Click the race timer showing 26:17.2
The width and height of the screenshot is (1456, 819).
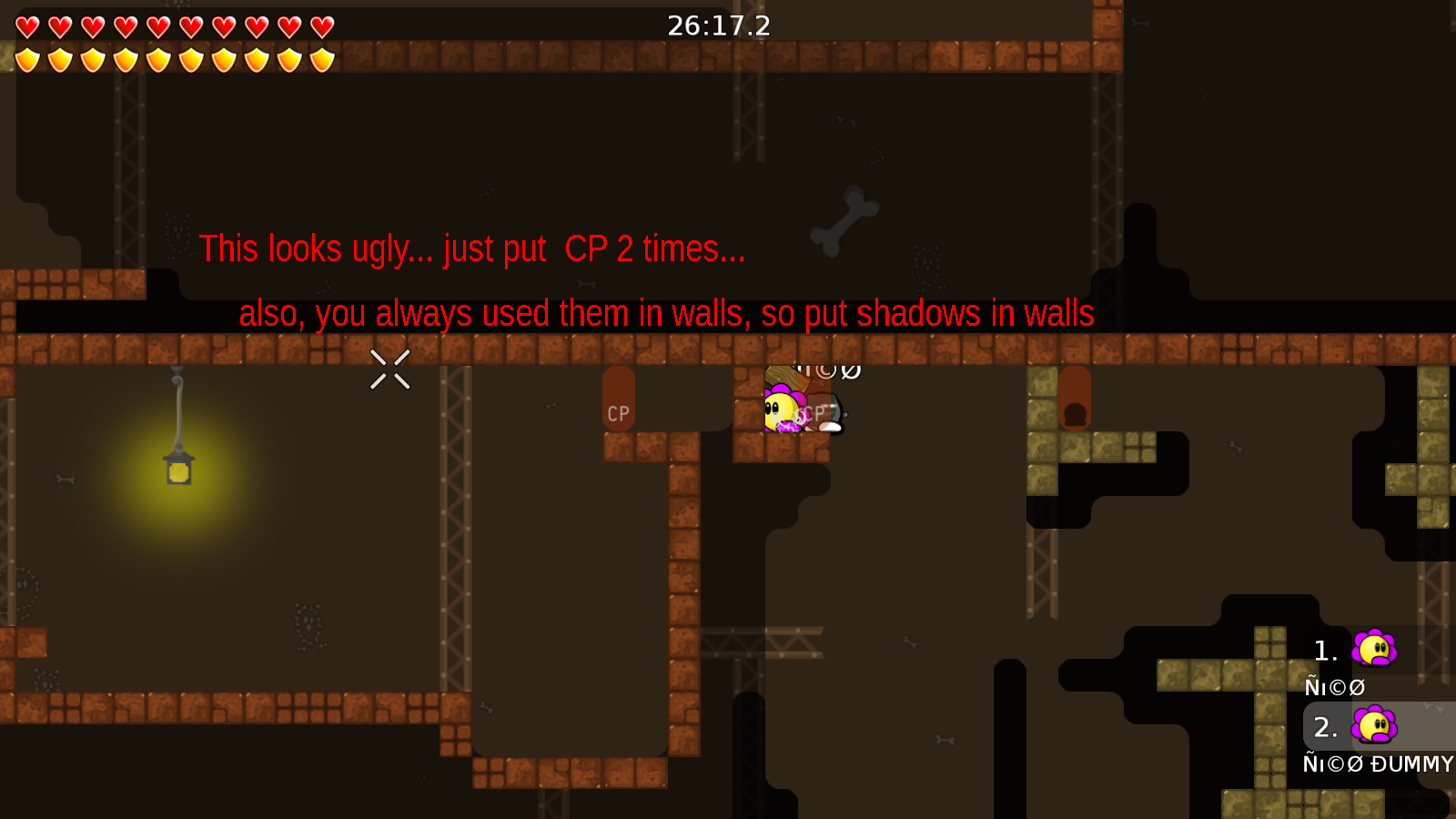tap(718, 25)
